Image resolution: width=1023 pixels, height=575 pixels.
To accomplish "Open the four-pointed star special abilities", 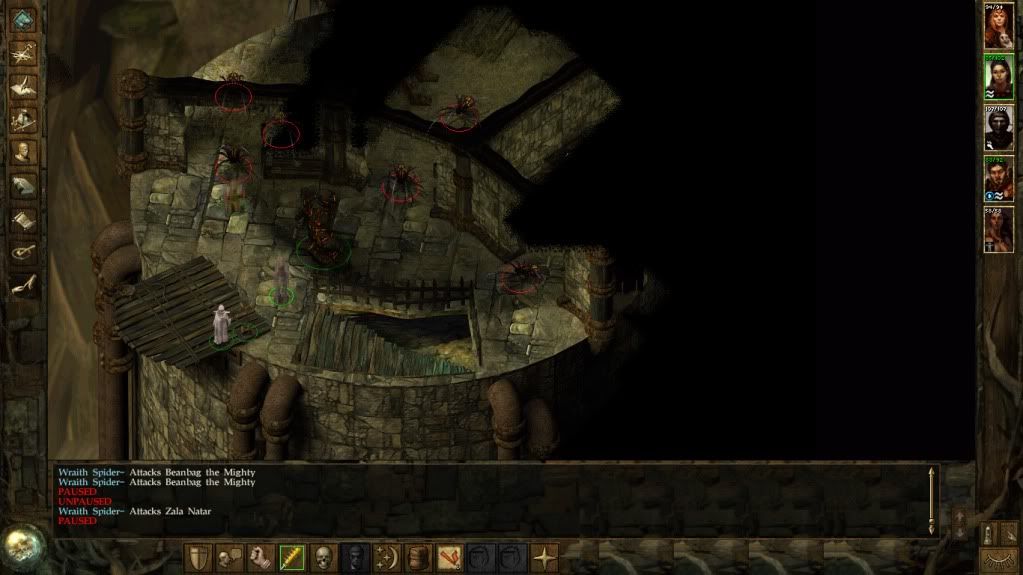I will (545, 557).
